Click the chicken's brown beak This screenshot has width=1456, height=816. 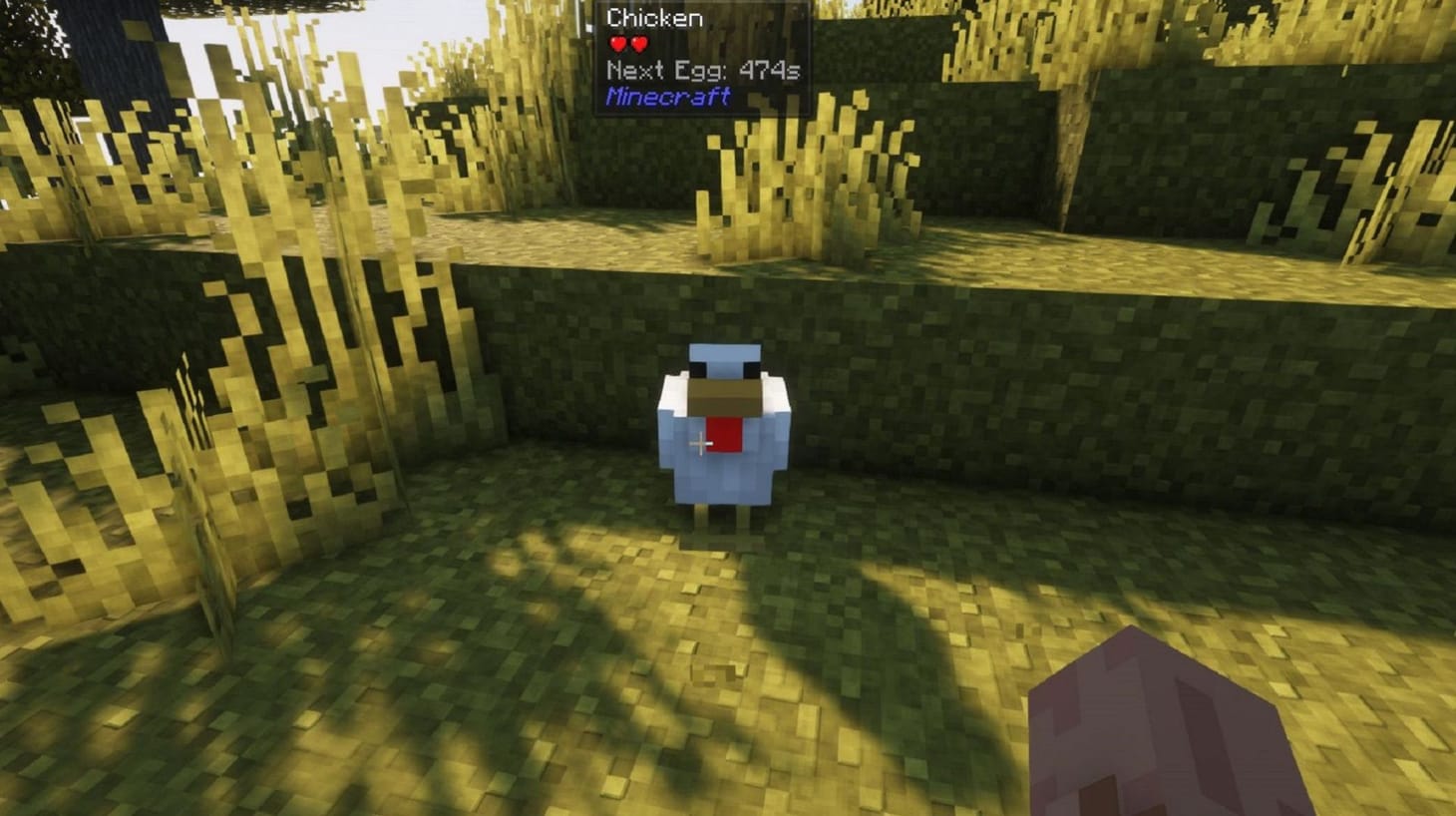[x=725, y=396]
